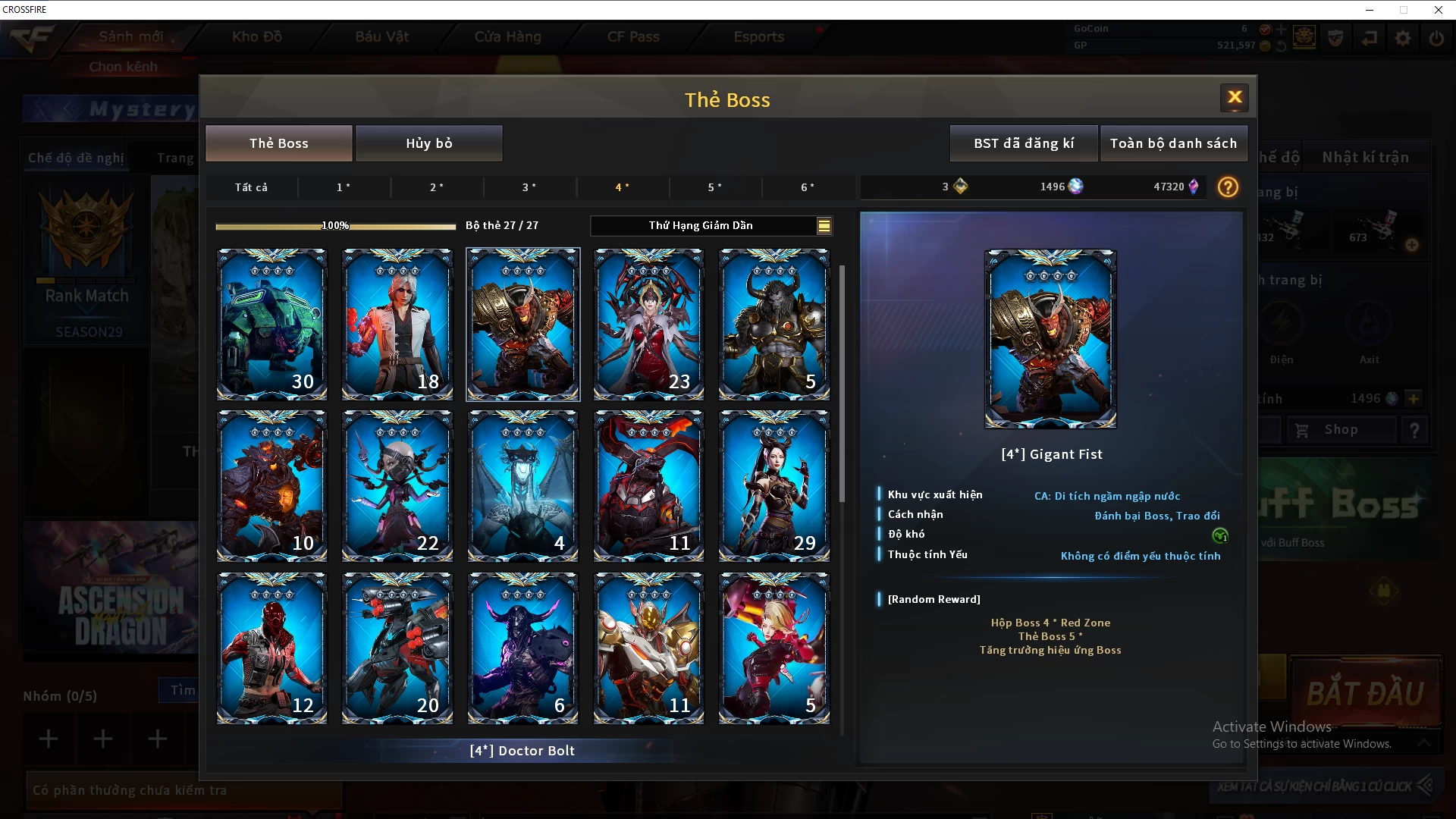Select the Tất cả star filter

[251, 187]
